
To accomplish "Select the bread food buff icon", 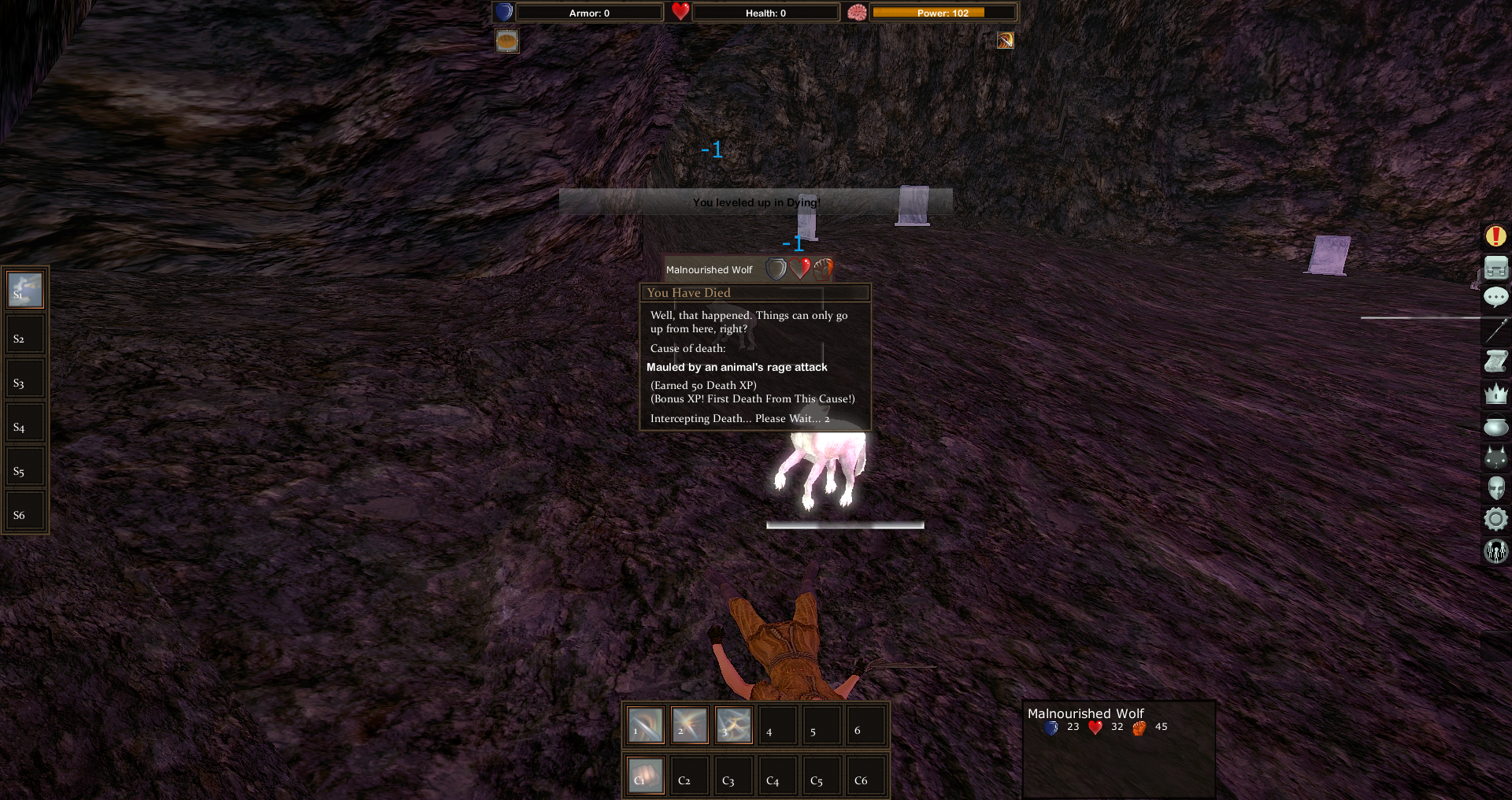I will pyautogui.click(x=507, y=40).
